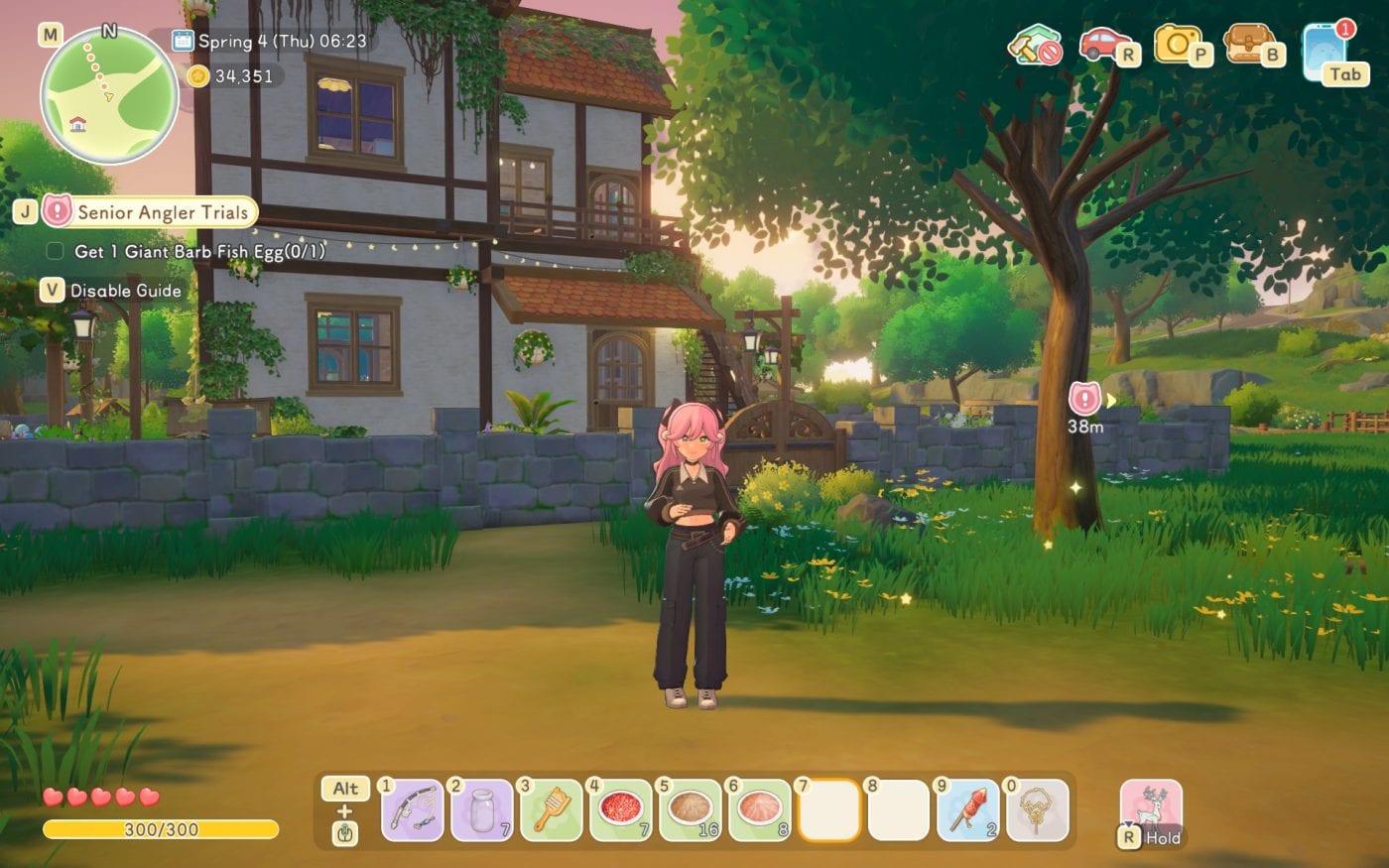Summon the red car vehicle
This screenshot has height=868, width=1389.
pyautogui.click(x=1102, y=45)
